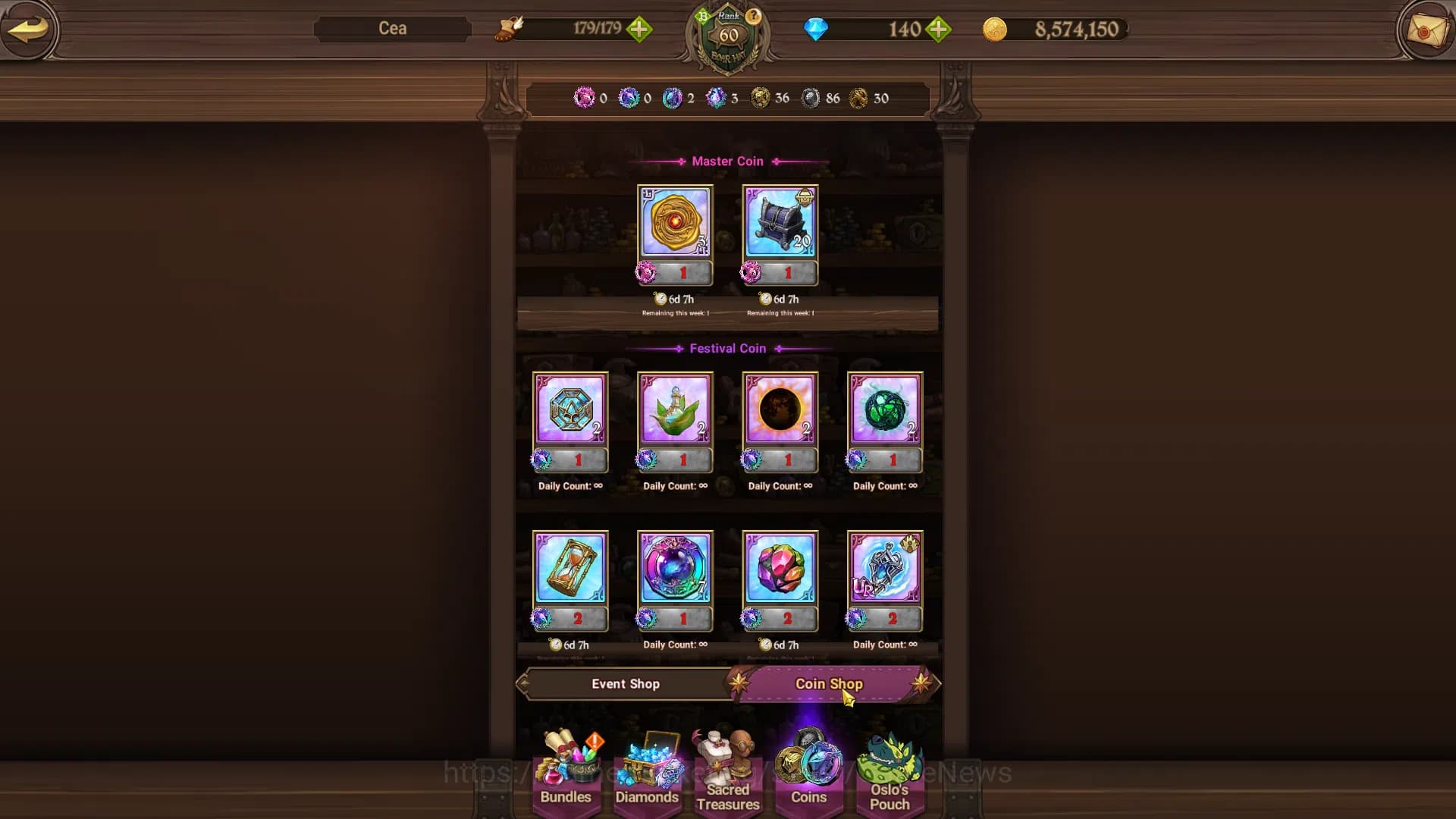Image resolution: width=1456 pixels, height=819 pixels.
Task: Click the silver coin showing 86 in currency bar
Action: pos(811,98)
